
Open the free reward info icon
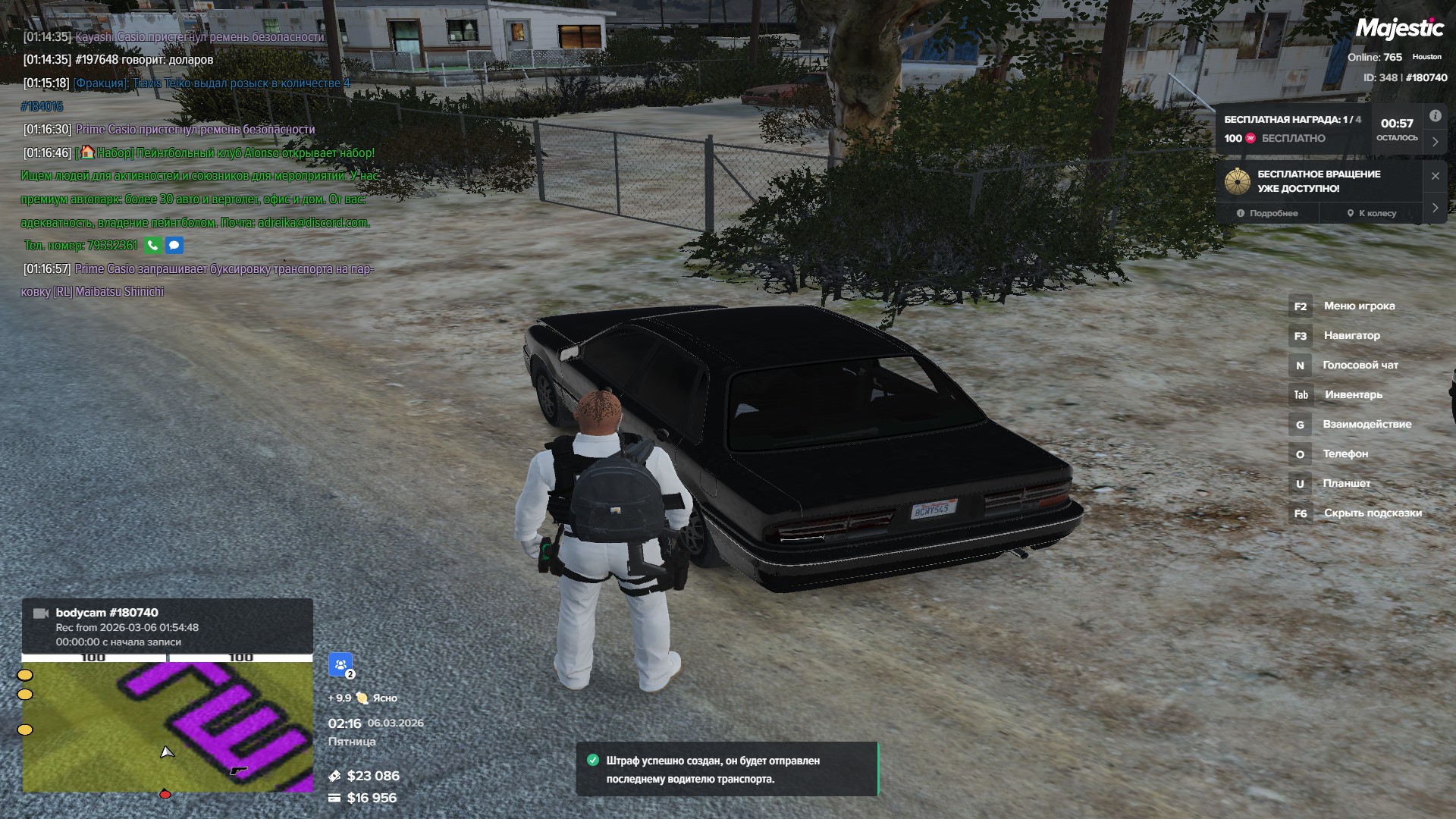coord(1435,116)
